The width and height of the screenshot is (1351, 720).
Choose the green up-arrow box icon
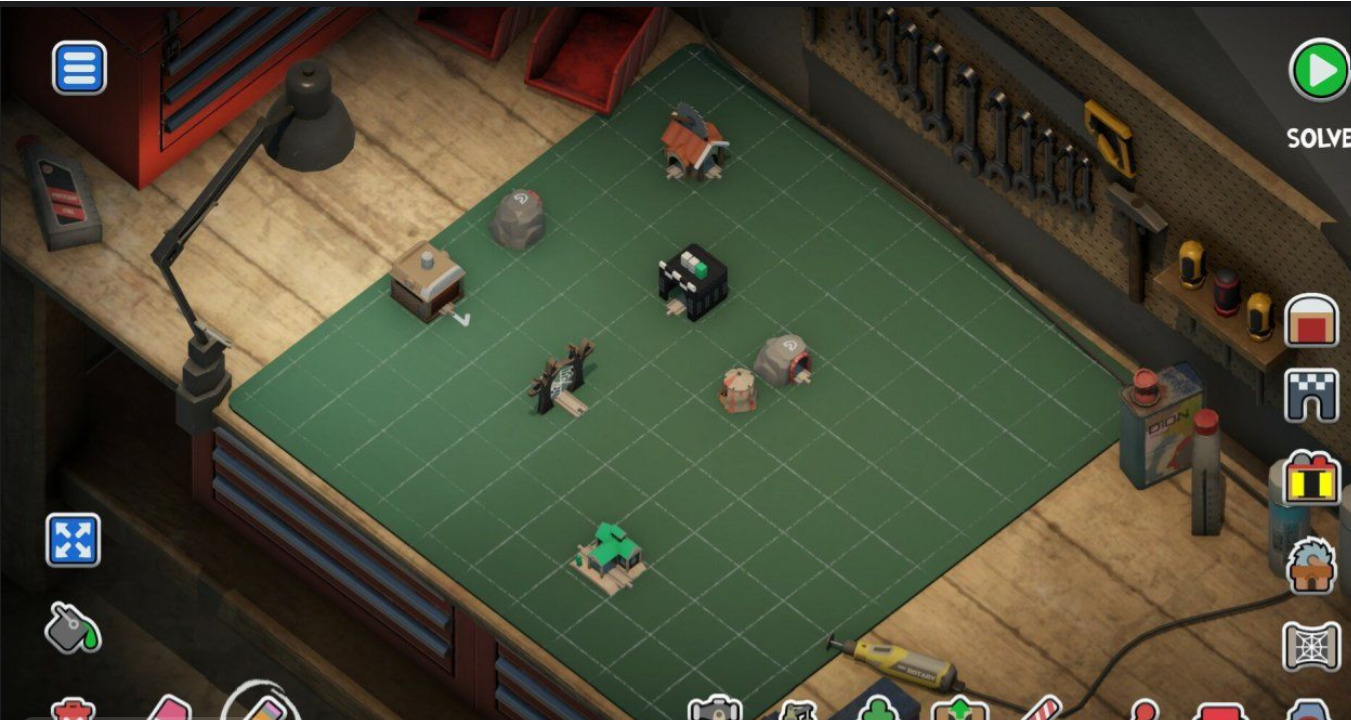(958, 709)
